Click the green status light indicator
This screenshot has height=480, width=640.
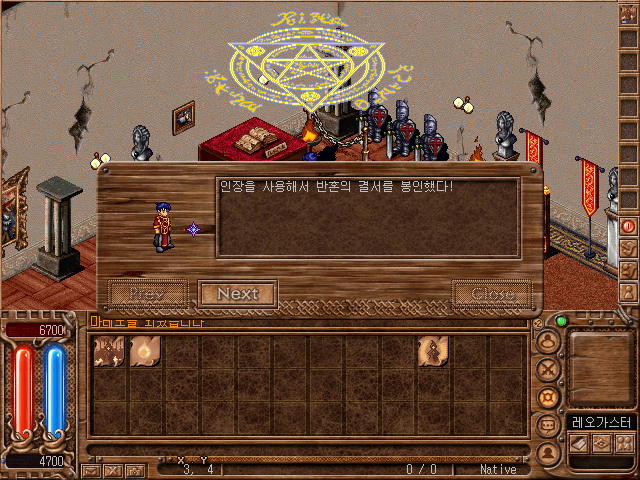coord(561,321)
